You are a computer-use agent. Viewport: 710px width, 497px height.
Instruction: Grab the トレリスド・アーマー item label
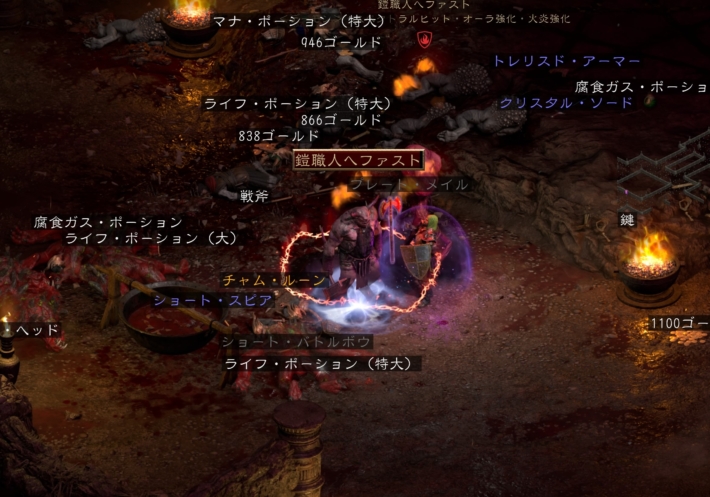pyautogui.click(x=566, y=61)
